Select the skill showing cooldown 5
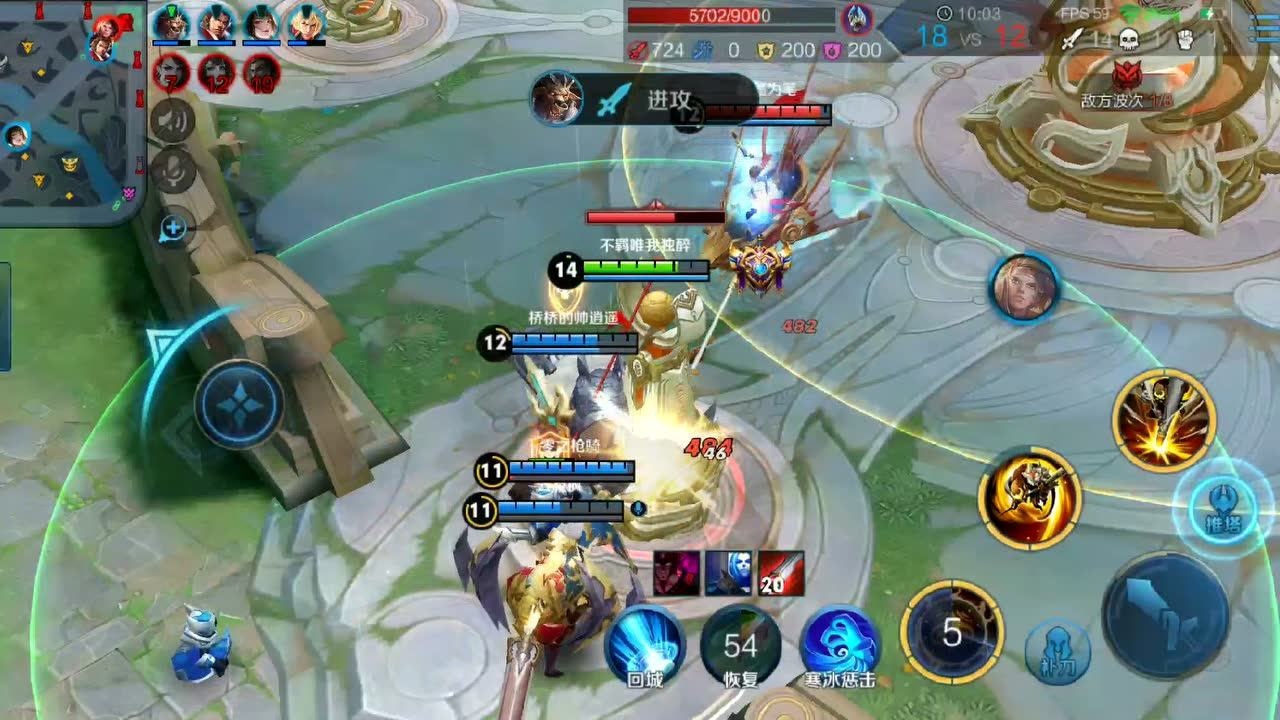The image size is (1280, 720). pyautogui.click(x=952, y=632)
